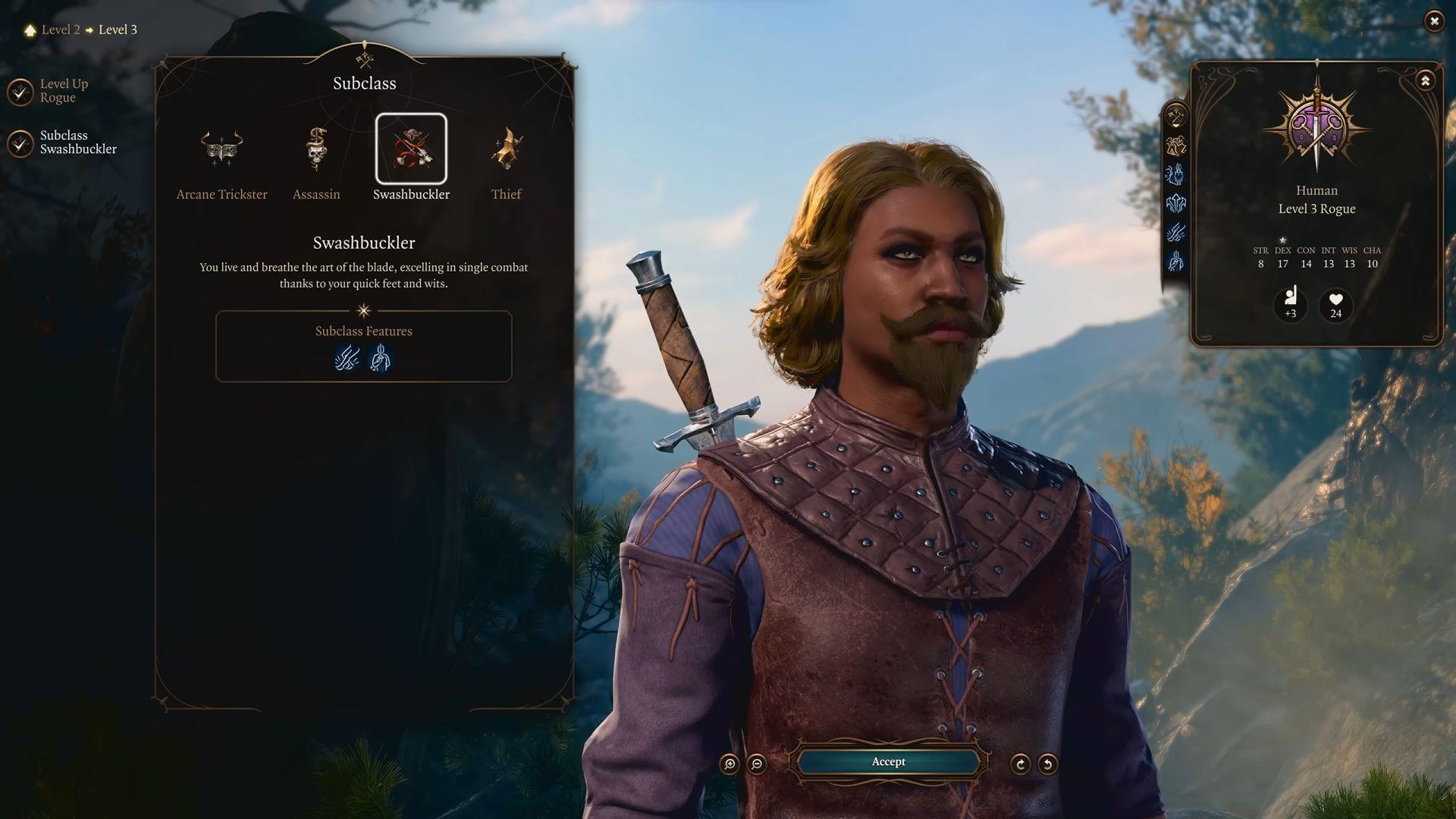The image size is (1456, 819).
Task: Click the +3 proficiency bonus icon
Action: (x=1291, y=306)
